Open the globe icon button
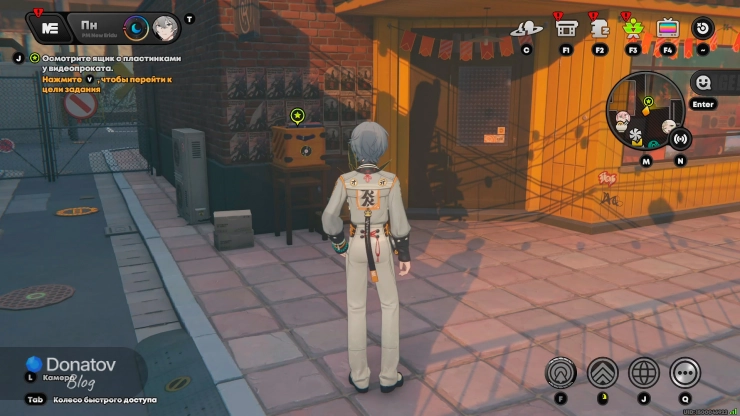The width and height of the screenshot is (740, 416). click(643, 372)
